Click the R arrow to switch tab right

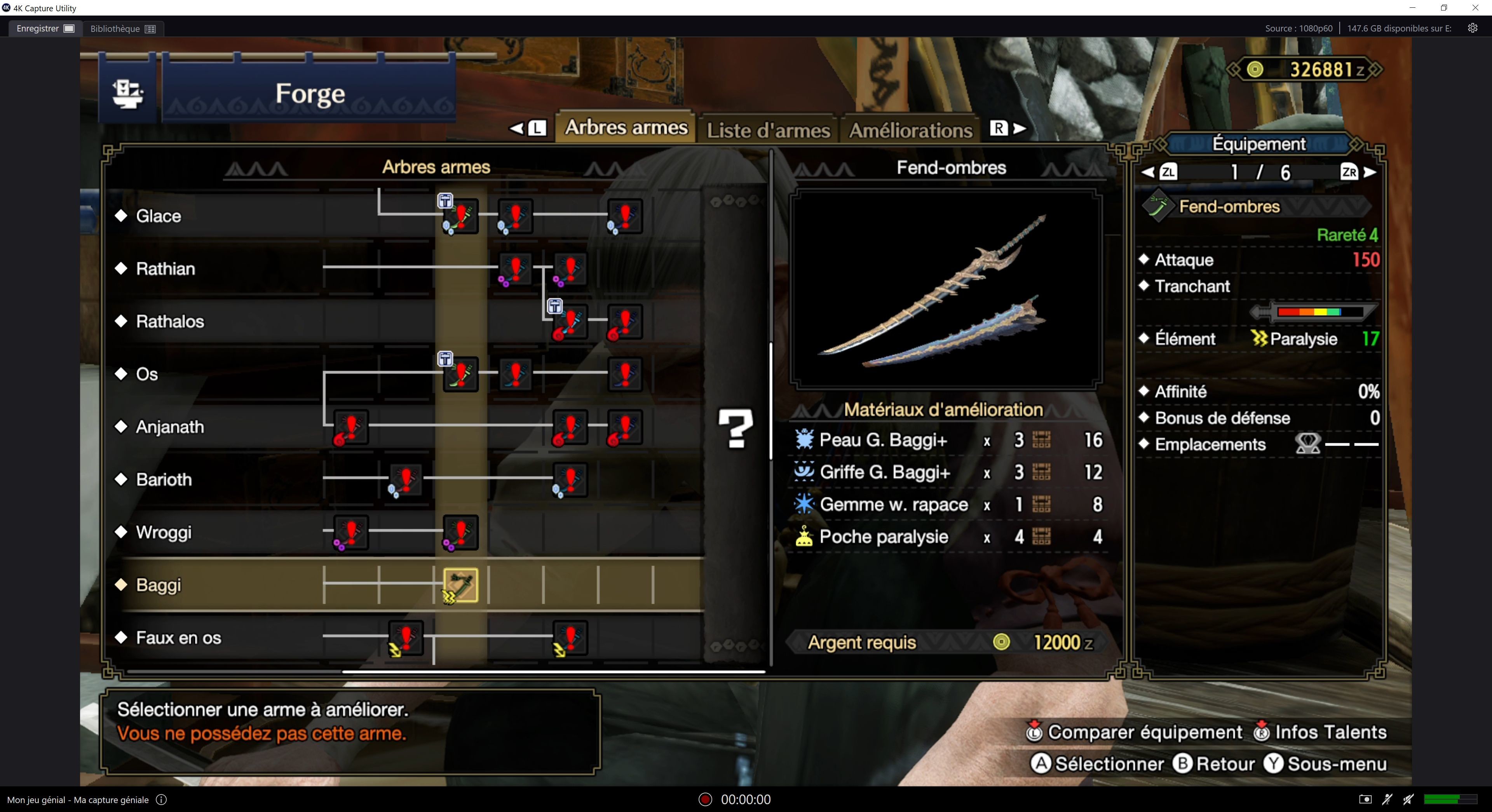pos(1008,129)
